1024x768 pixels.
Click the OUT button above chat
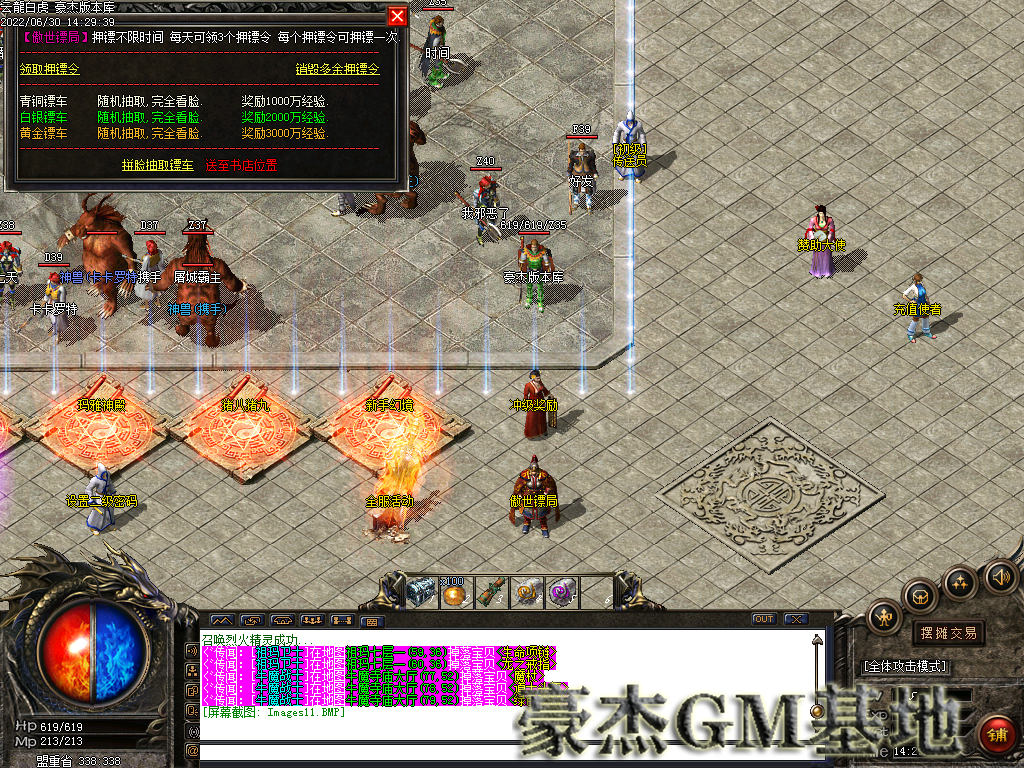point(764,619)
